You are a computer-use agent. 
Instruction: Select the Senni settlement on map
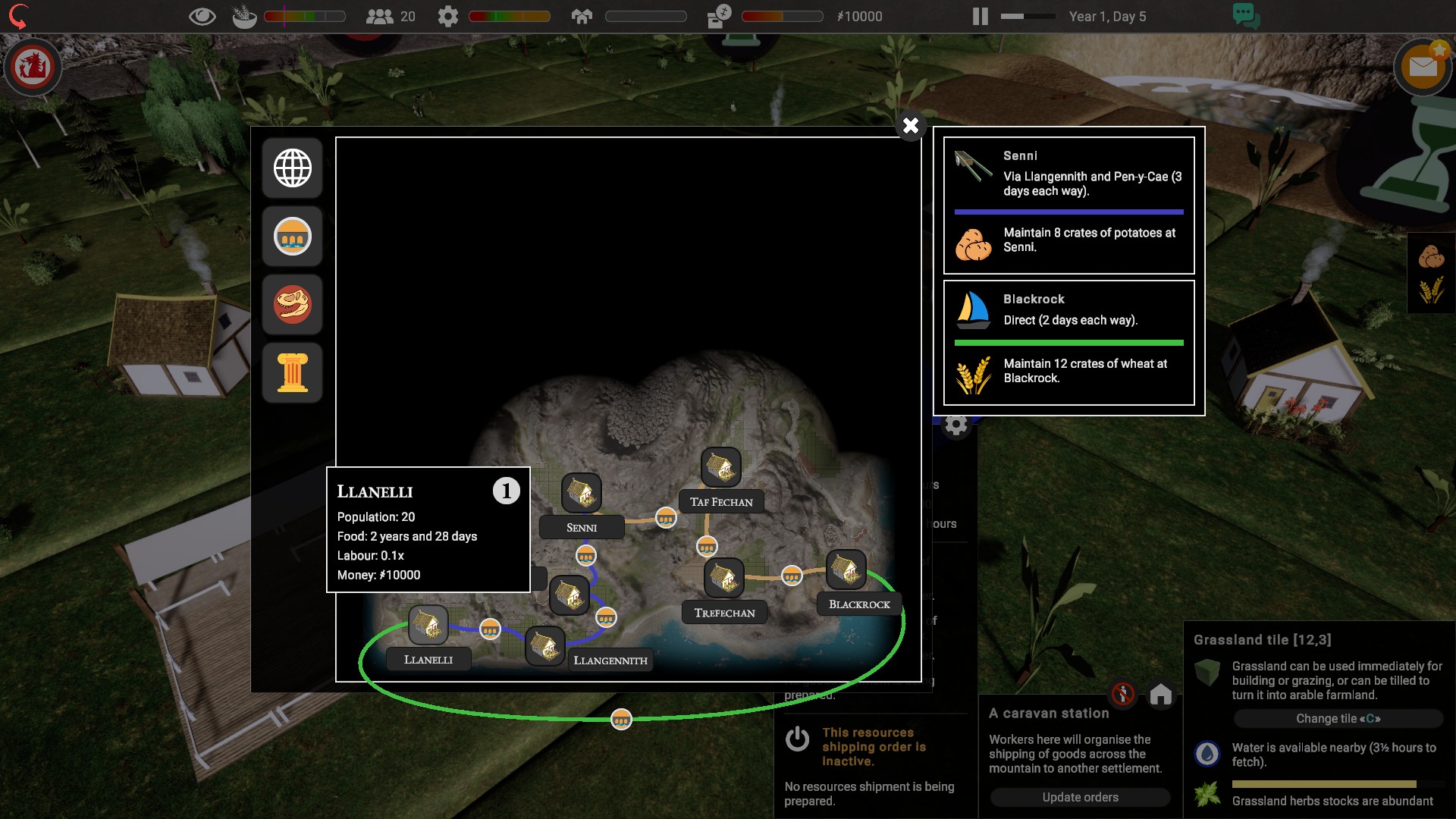pyautogui.click(x=582, y=493)
